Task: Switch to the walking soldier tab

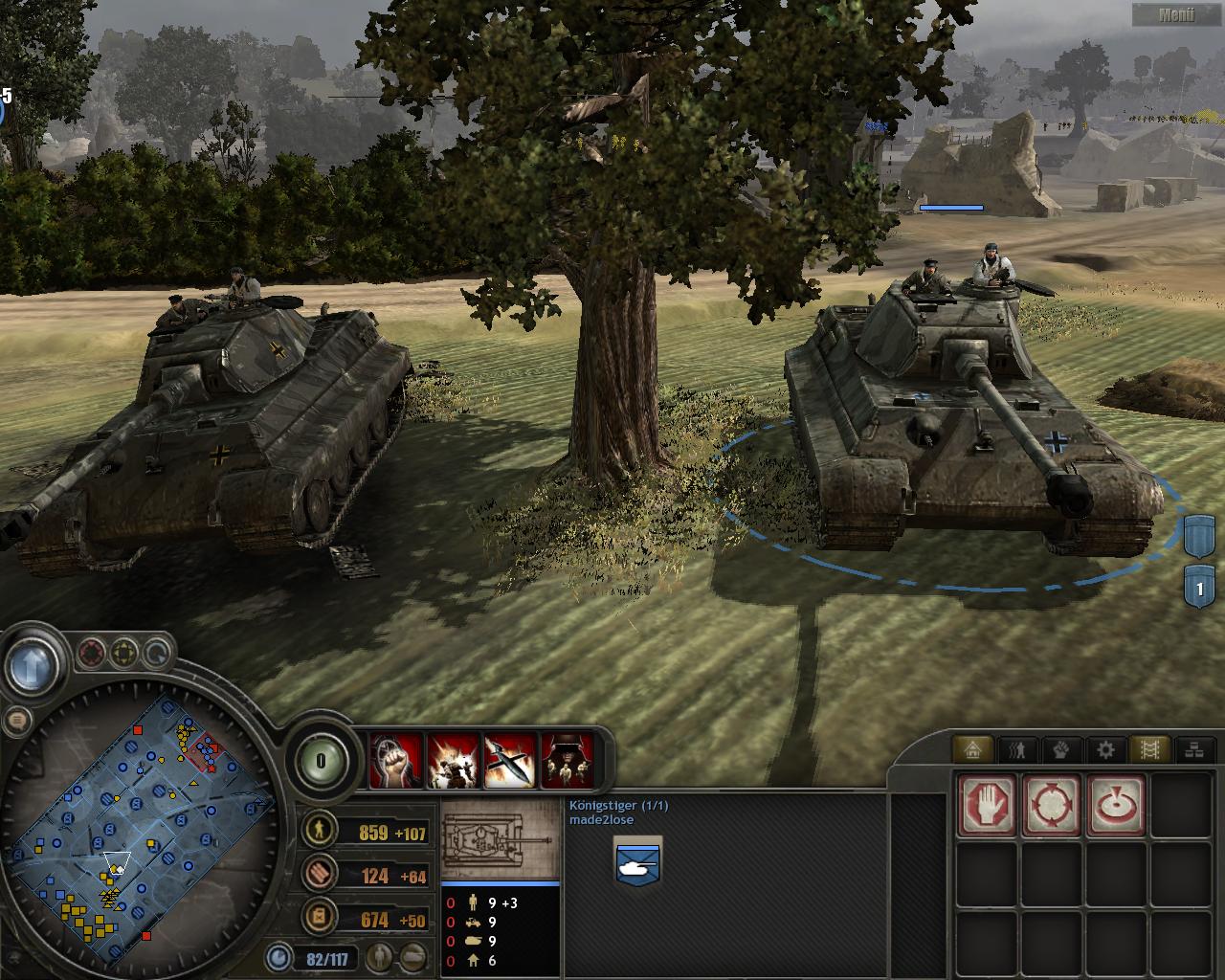Action: 1017,749
